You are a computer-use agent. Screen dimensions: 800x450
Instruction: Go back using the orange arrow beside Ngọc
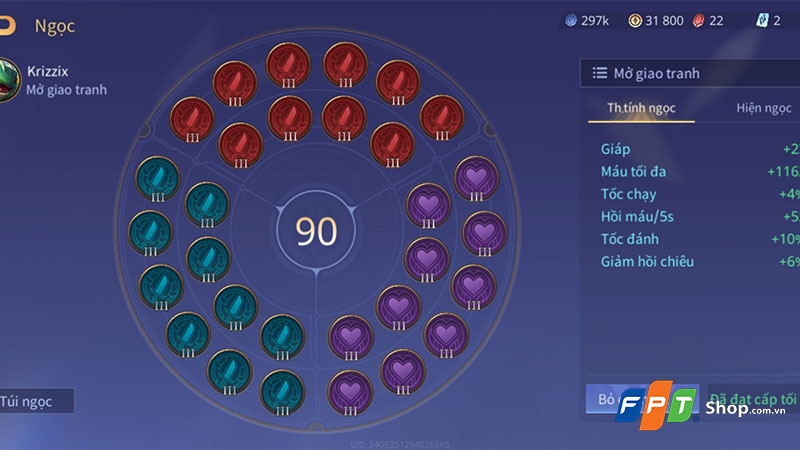point(7,26)
